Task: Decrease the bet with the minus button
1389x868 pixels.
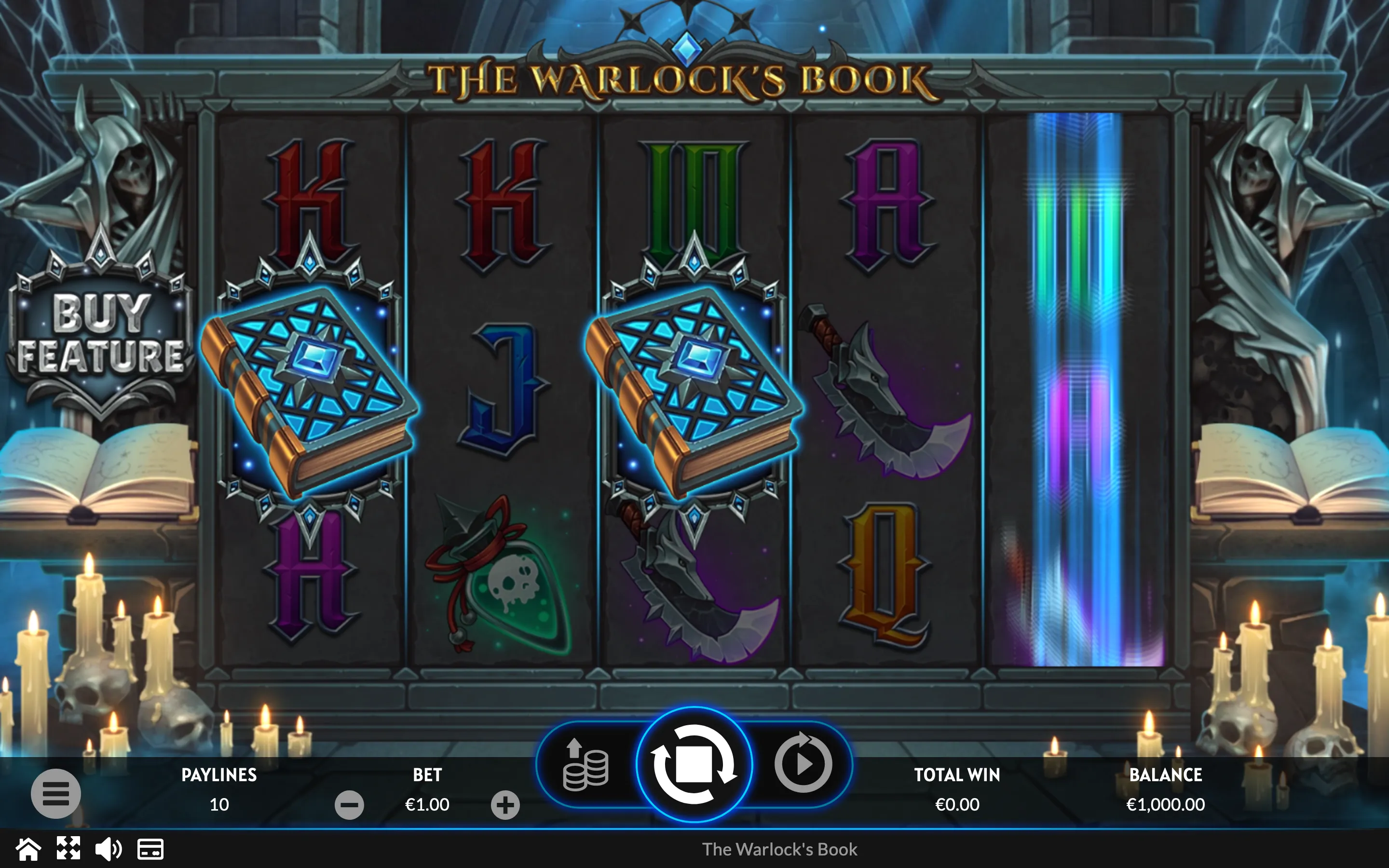Action: pos(349,805)
